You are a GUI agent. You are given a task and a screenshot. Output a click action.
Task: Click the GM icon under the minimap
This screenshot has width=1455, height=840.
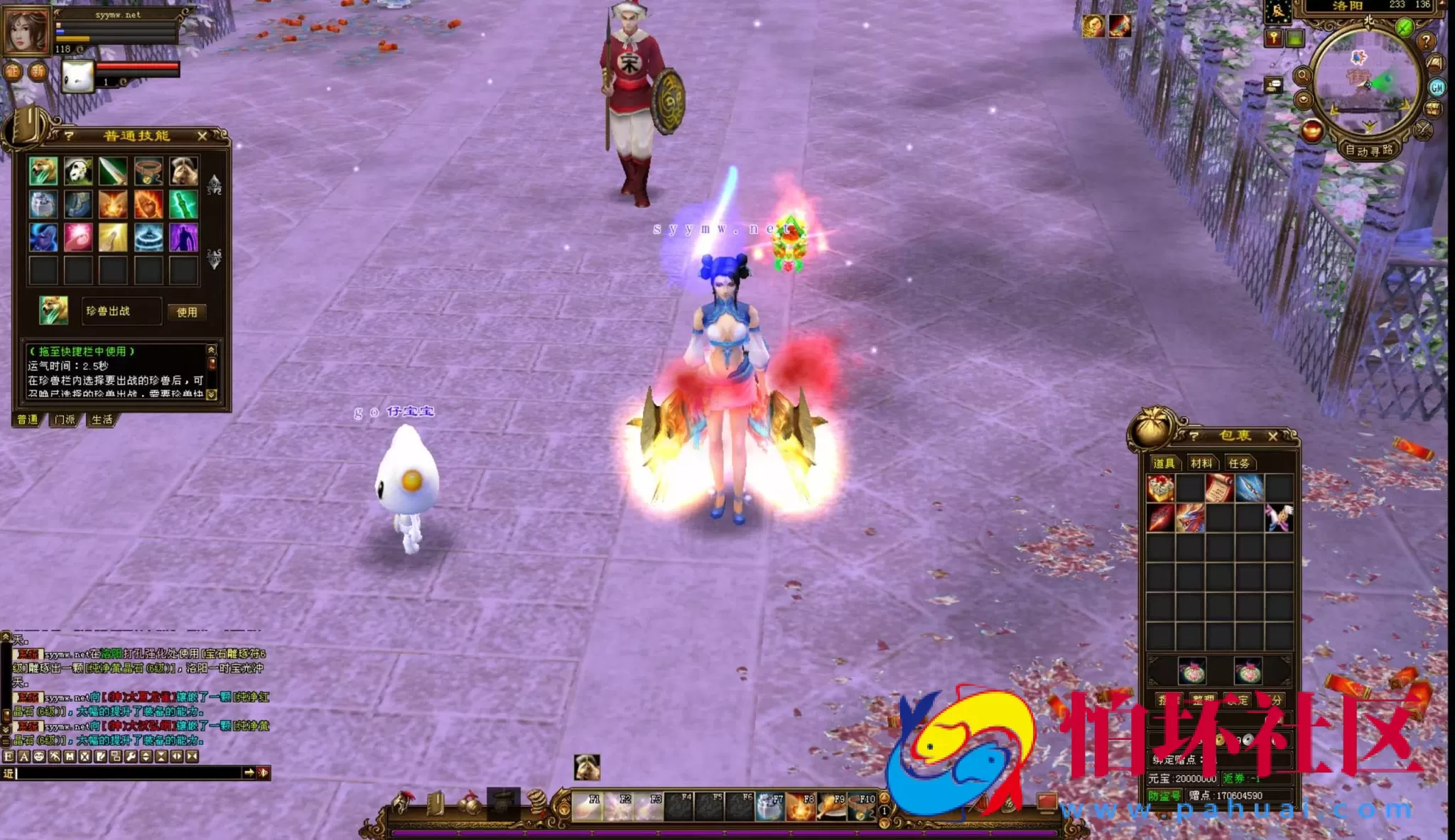(x=1437, y=87)
